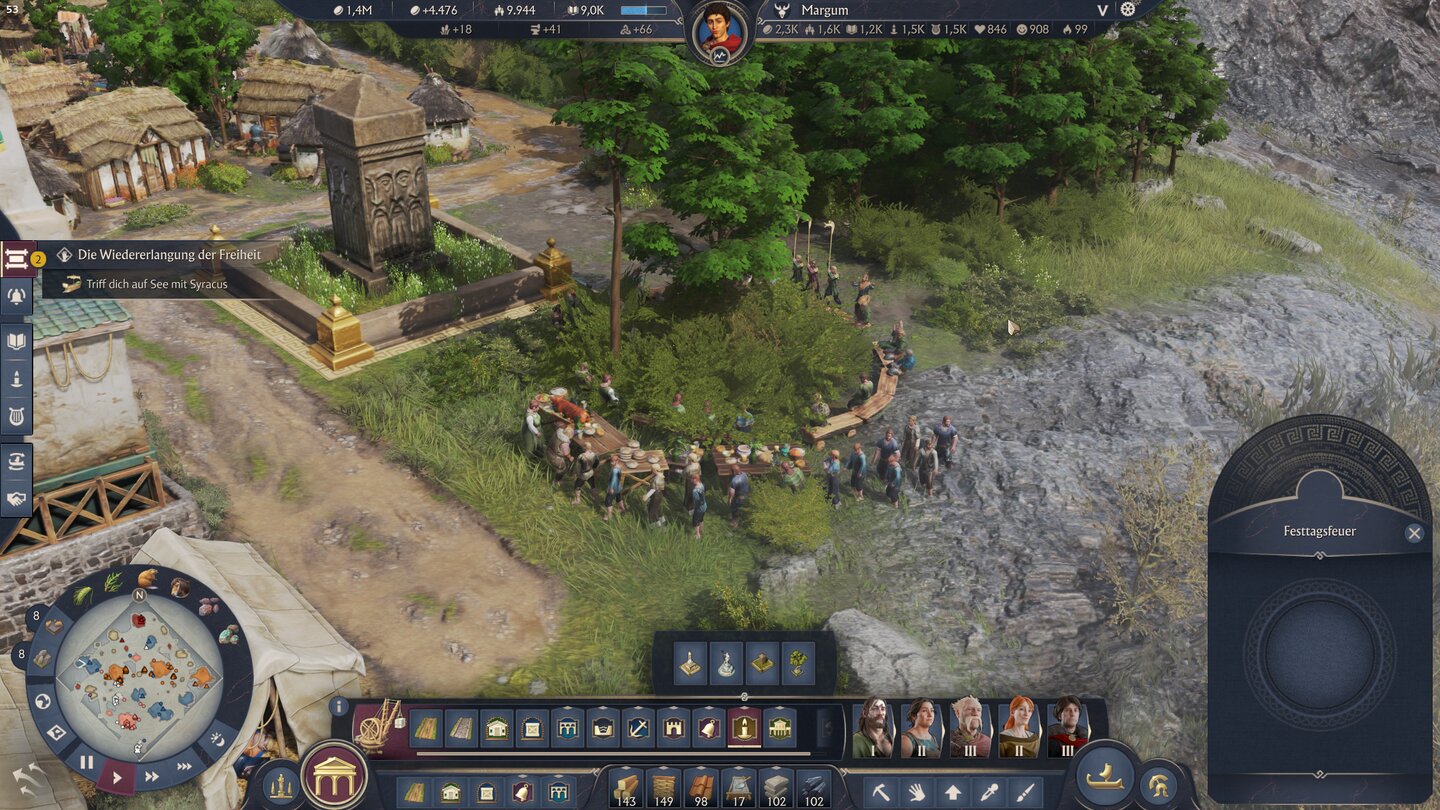Switch to the plant decoration tab
Viewport: 1440px width, 810px height.
coord(798,663)
